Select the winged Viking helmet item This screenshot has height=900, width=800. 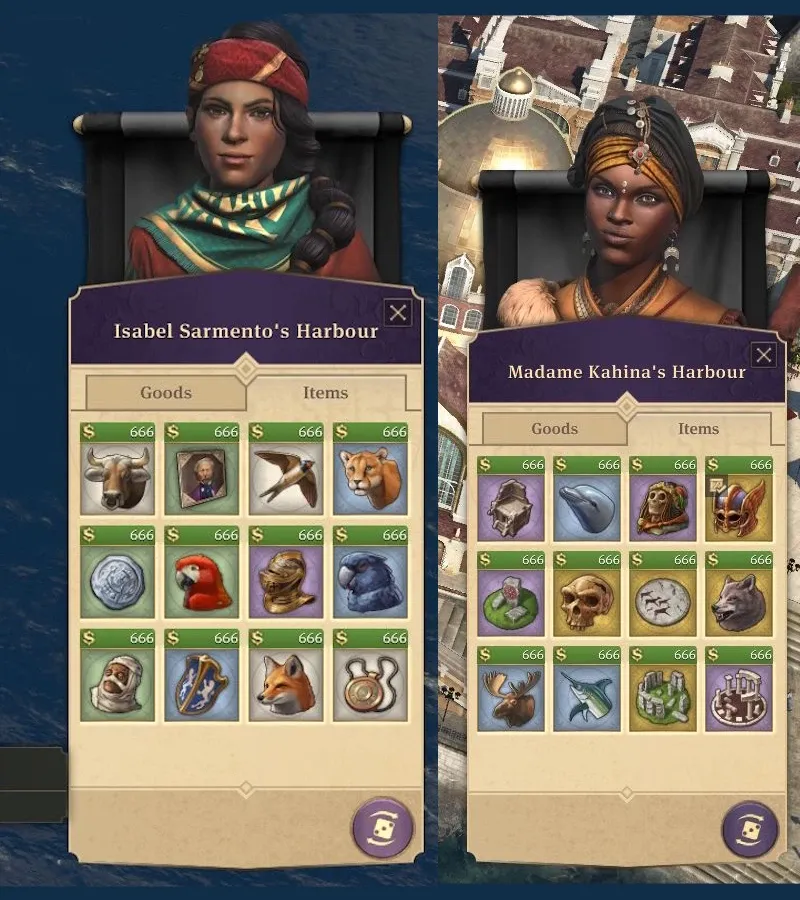tap(739, 507)
